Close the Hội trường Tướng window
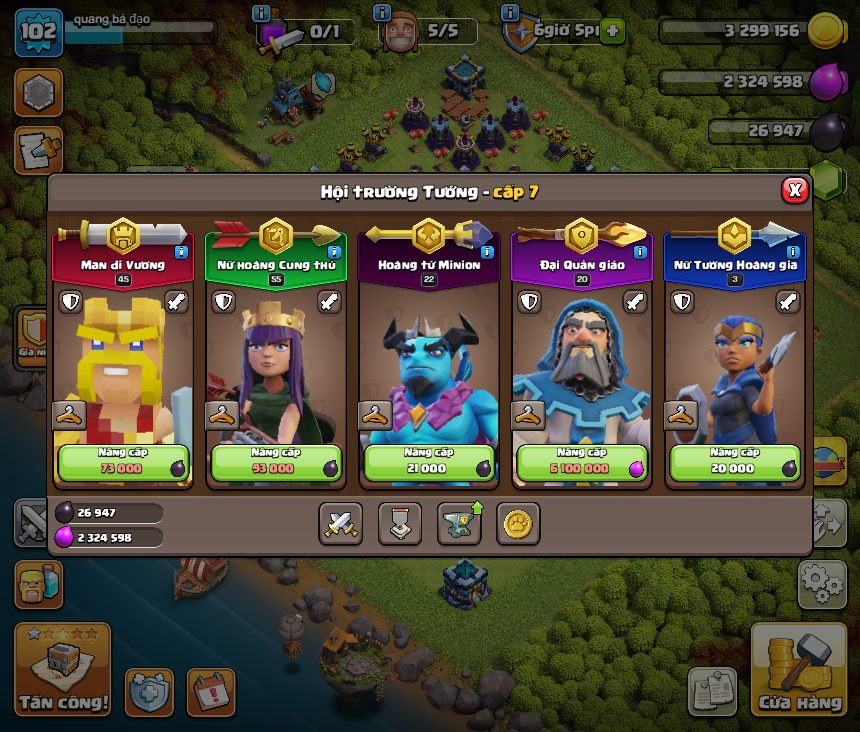The height and width of the screenshot is (732, 860). pos(794,190)
